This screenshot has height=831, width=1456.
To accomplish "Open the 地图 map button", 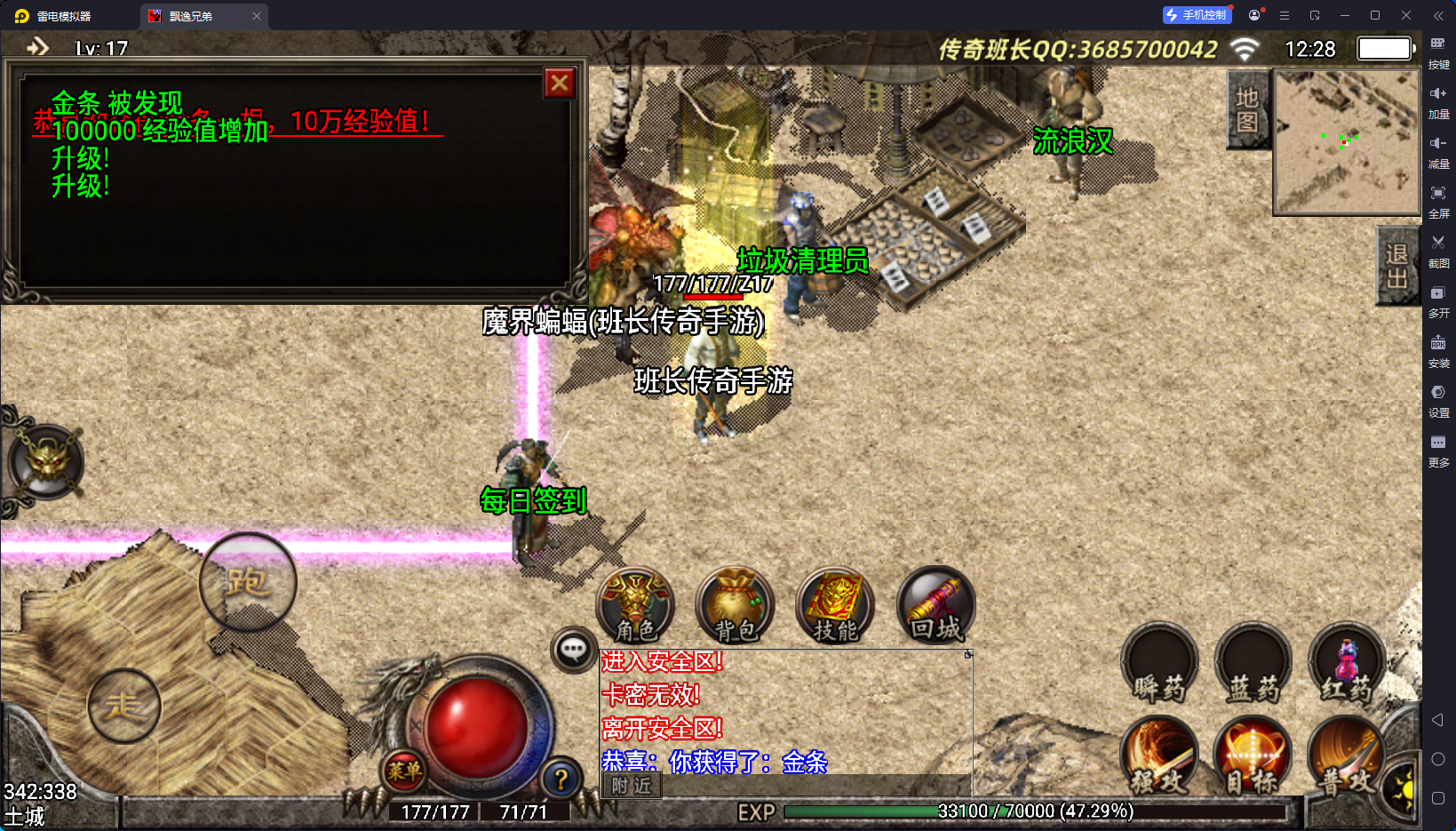I will 1247,110.
